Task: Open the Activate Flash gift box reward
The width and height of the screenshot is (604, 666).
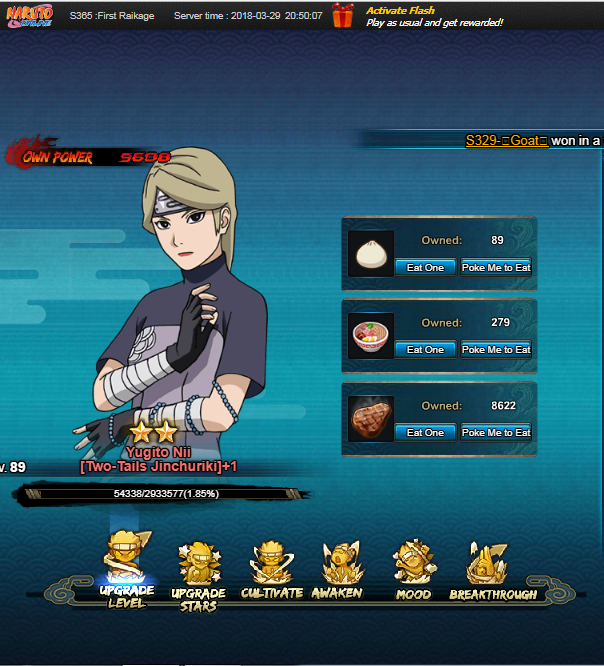Action: [x=343, y=16]
